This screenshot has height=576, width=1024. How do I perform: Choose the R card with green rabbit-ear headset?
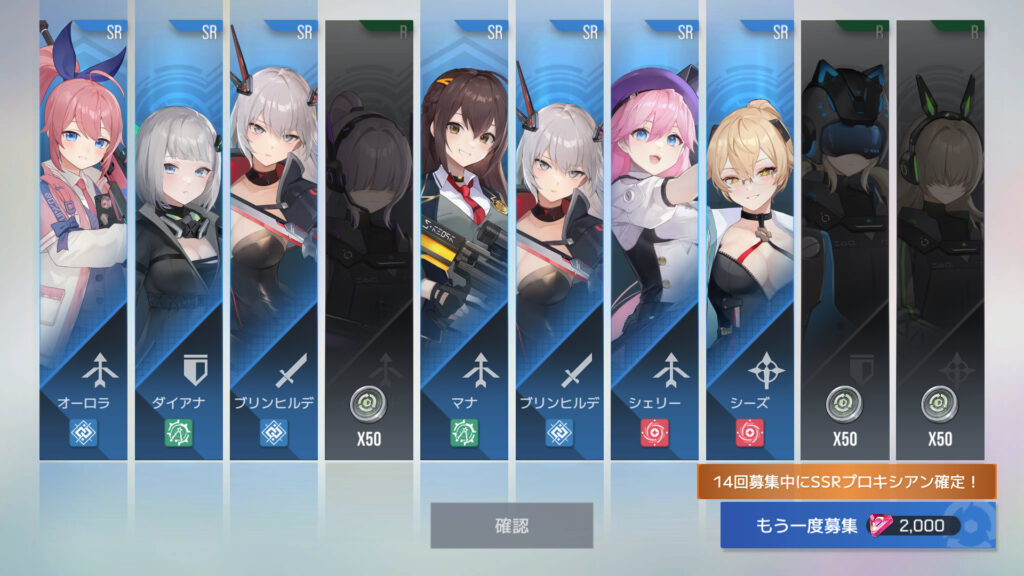point(940,240)
